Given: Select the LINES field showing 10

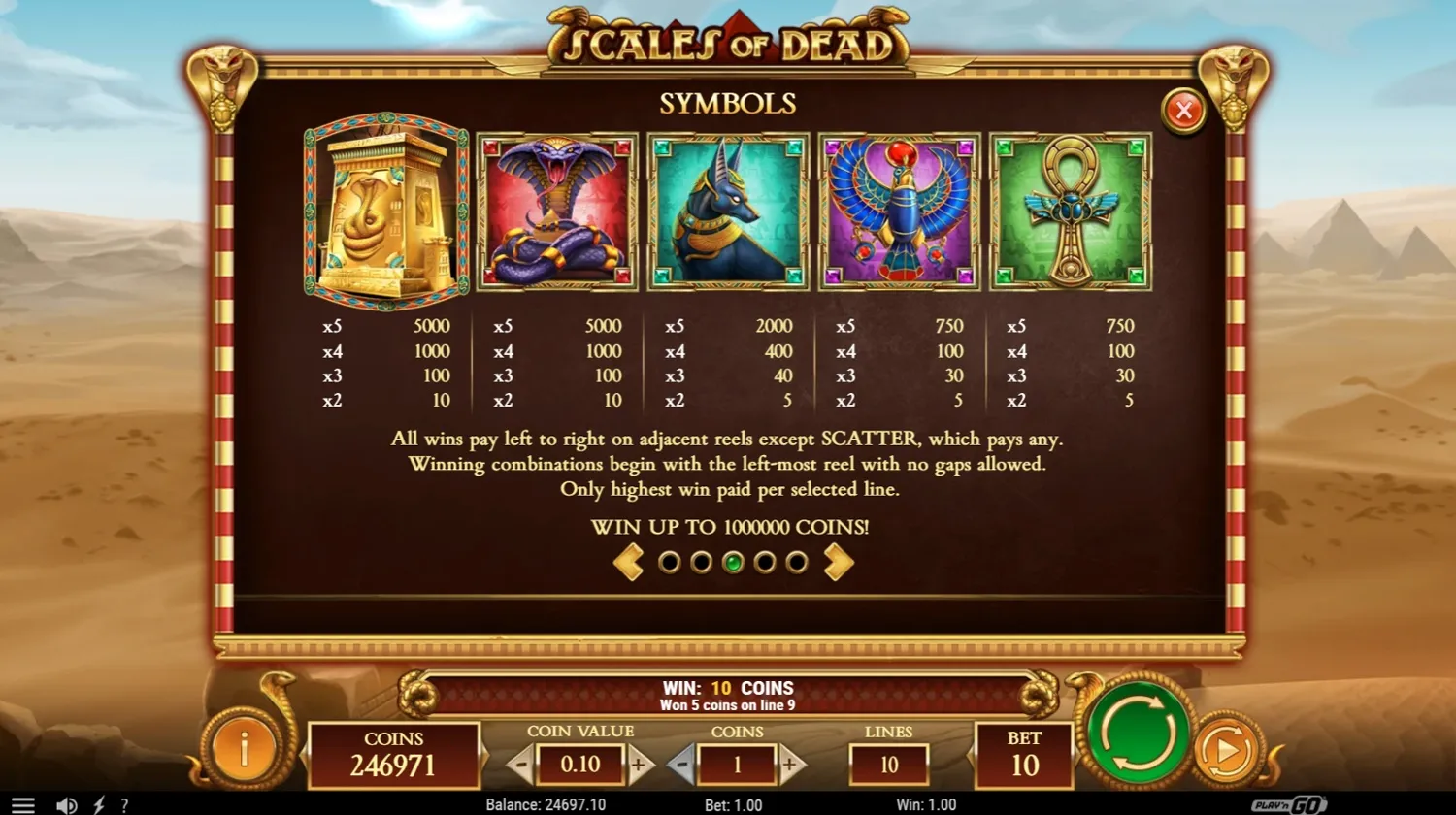Looking at the screenshot, I should (887, 765).
